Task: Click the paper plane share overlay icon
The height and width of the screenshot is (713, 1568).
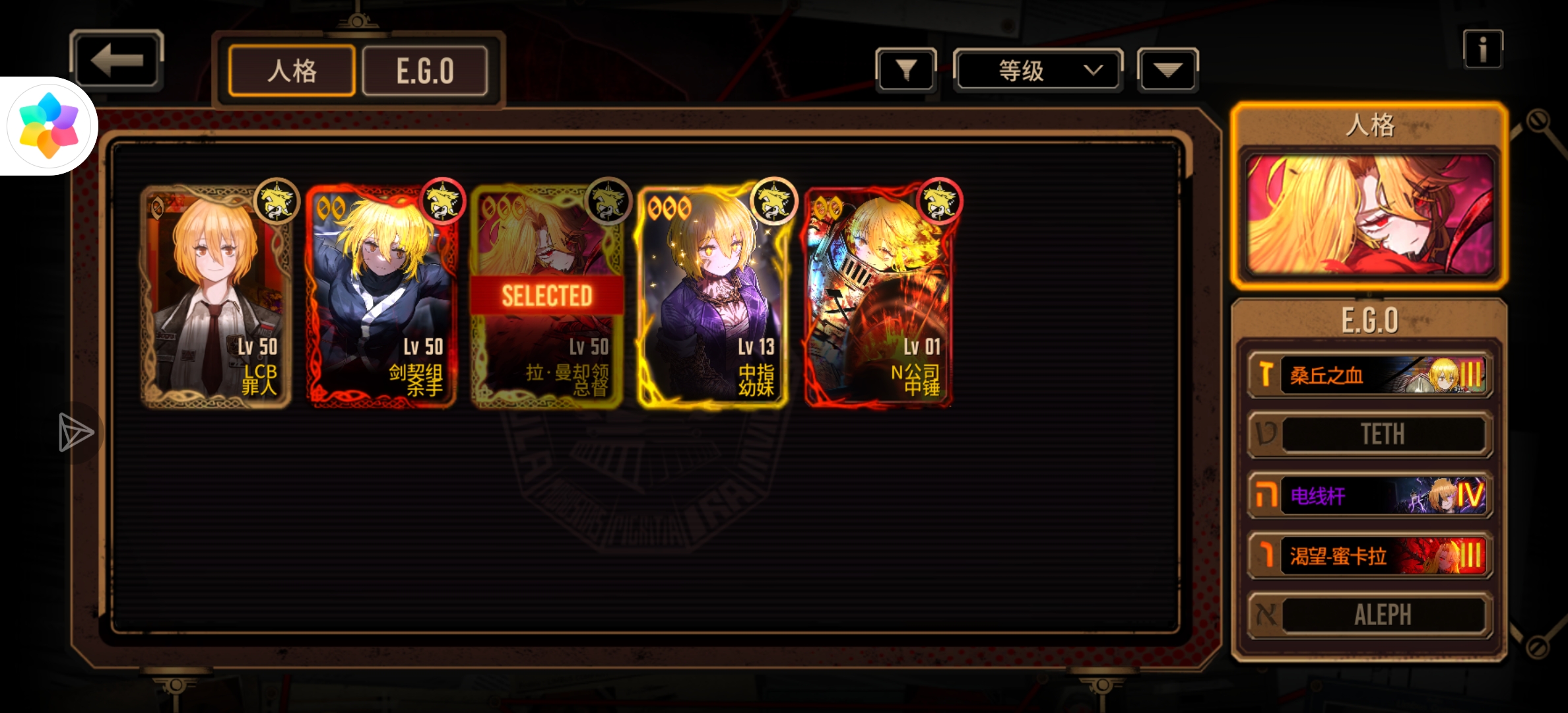Action: (75, 432)
